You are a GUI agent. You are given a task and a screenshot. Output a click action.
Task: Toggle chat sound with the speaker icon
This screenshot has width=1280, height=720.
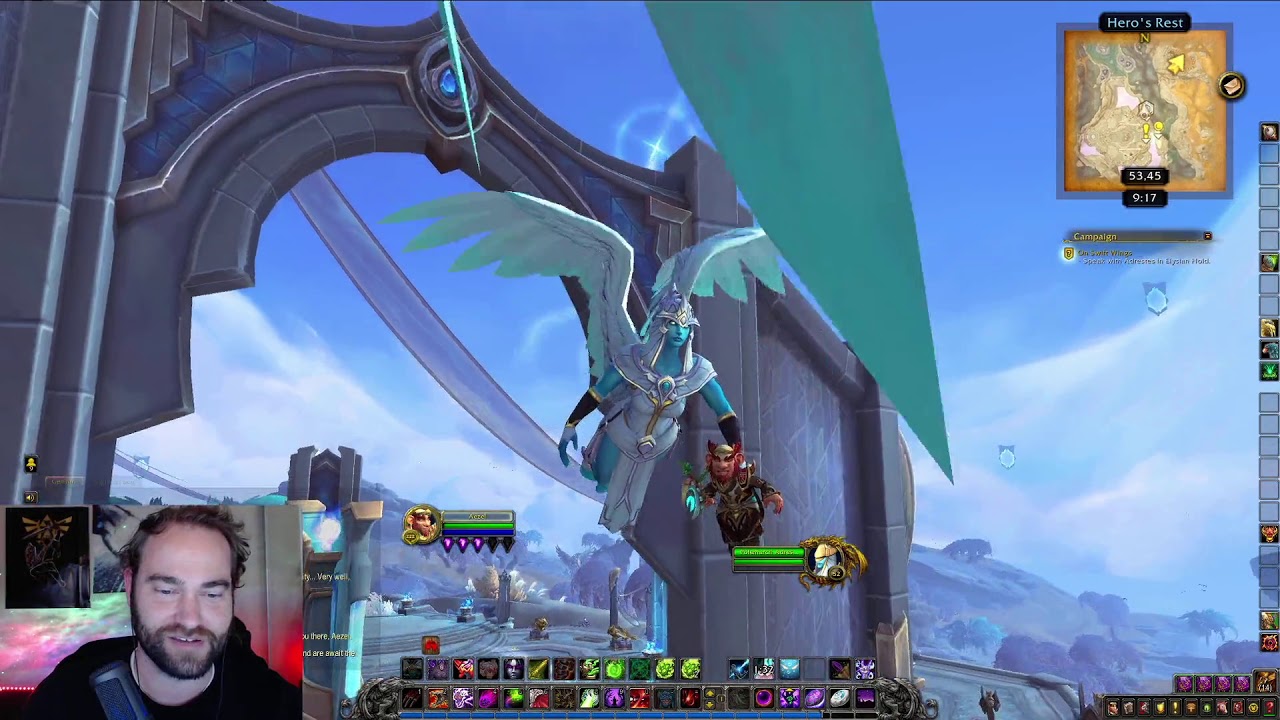pos(30,497)
